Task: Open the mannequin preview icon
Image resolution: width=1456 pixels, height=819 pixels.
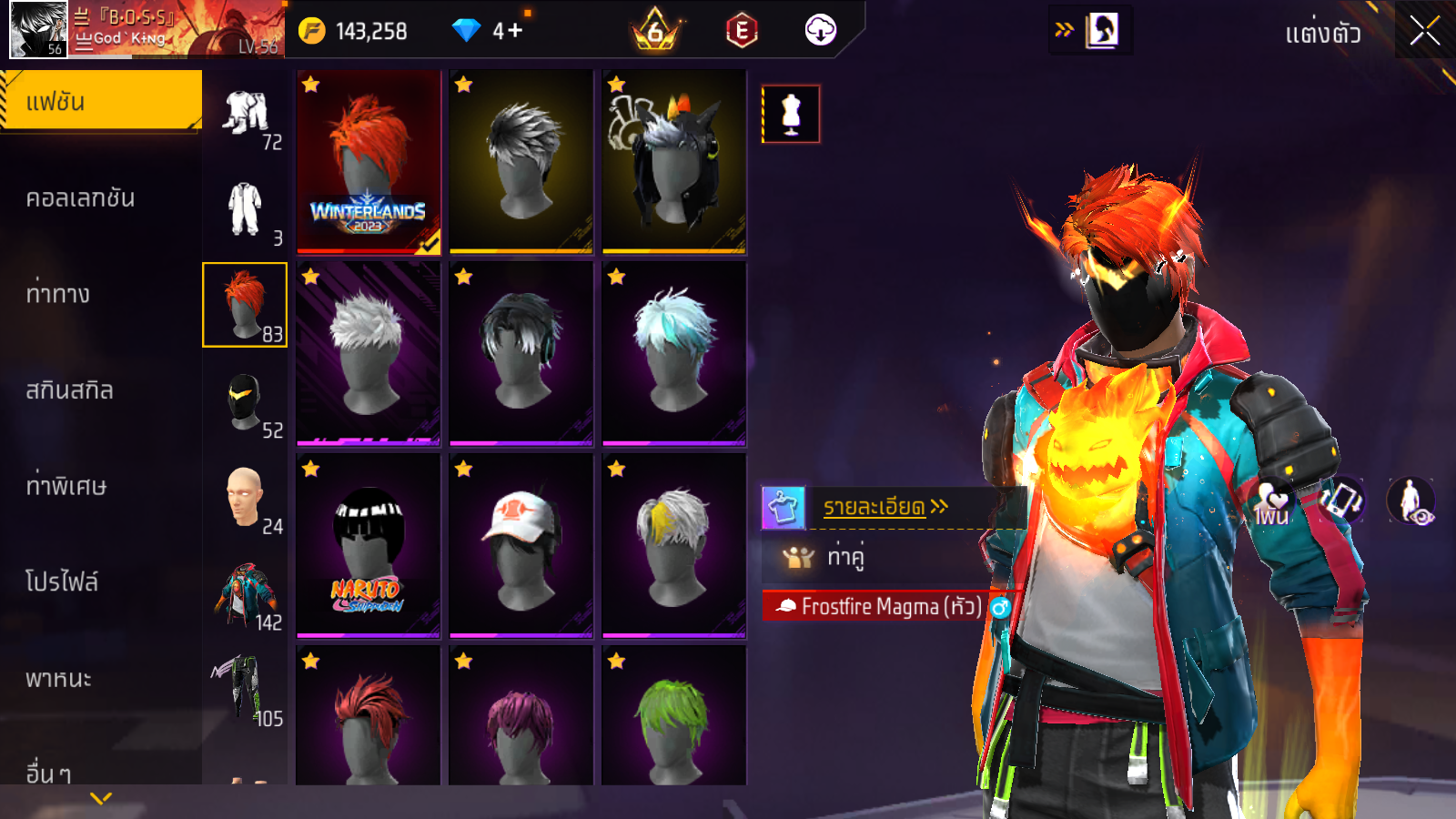Action: [791, 115]
